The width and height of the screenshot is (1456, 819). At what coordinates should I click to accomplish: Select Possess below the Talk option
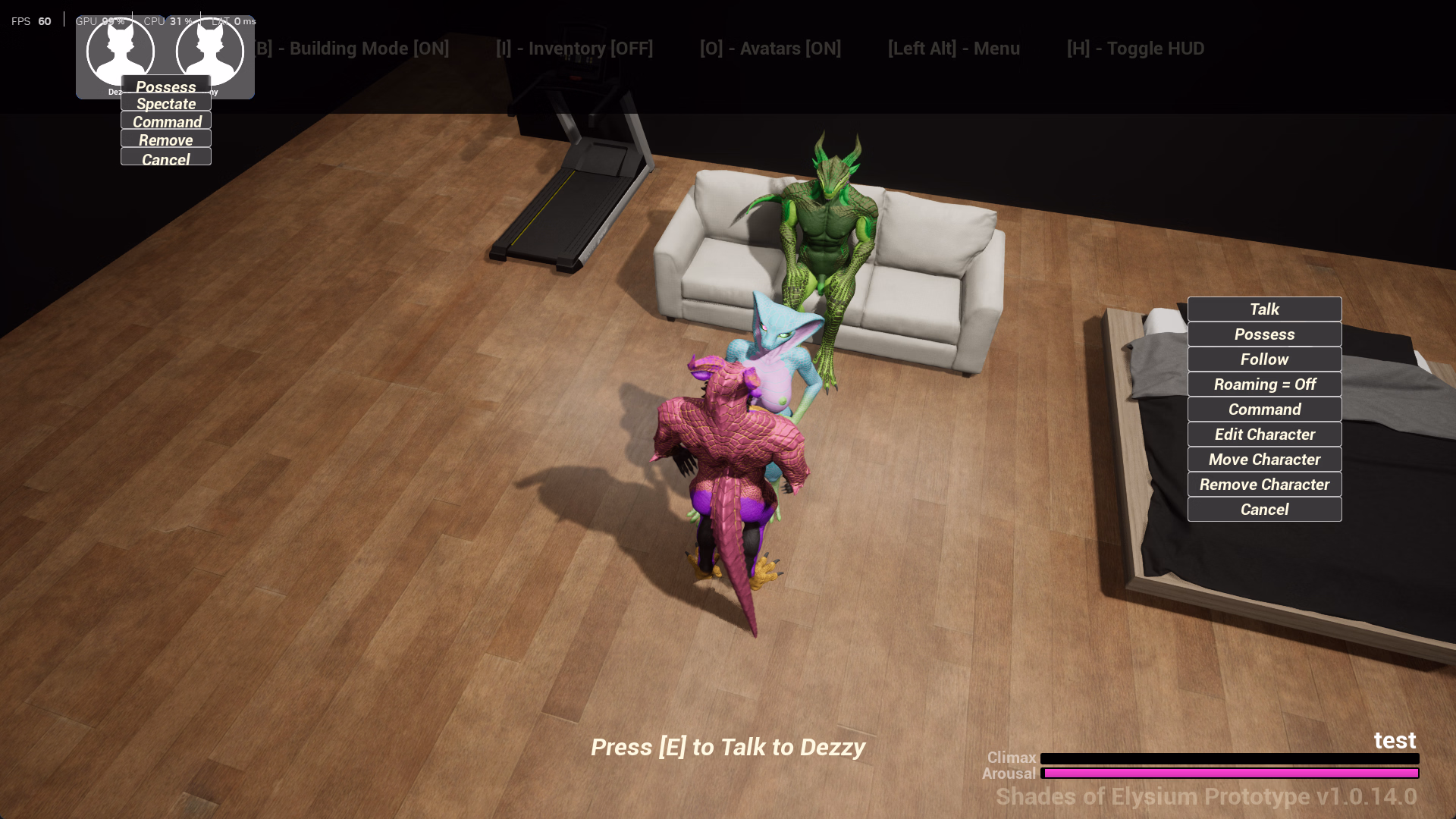pos(1264,334)
